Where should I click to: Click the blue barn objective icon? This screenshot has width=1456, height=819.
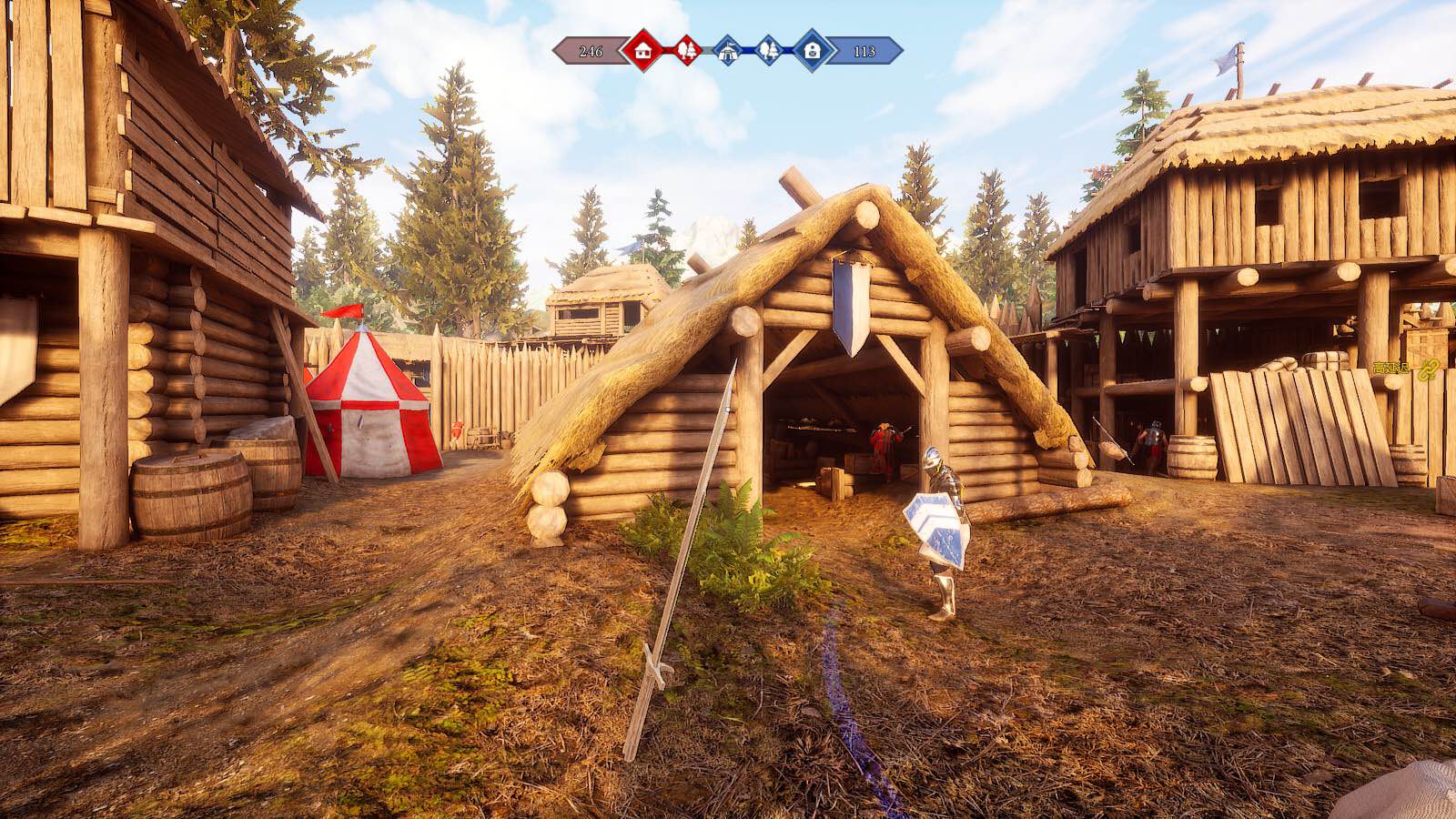coord(812,50)
